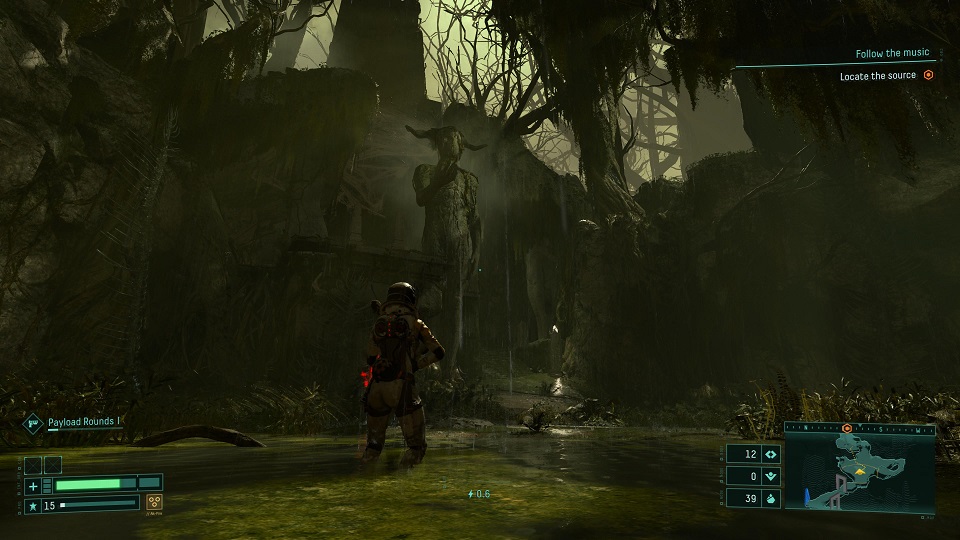
Task: Select the orange alt-fire icon
Action: point(154,503)
